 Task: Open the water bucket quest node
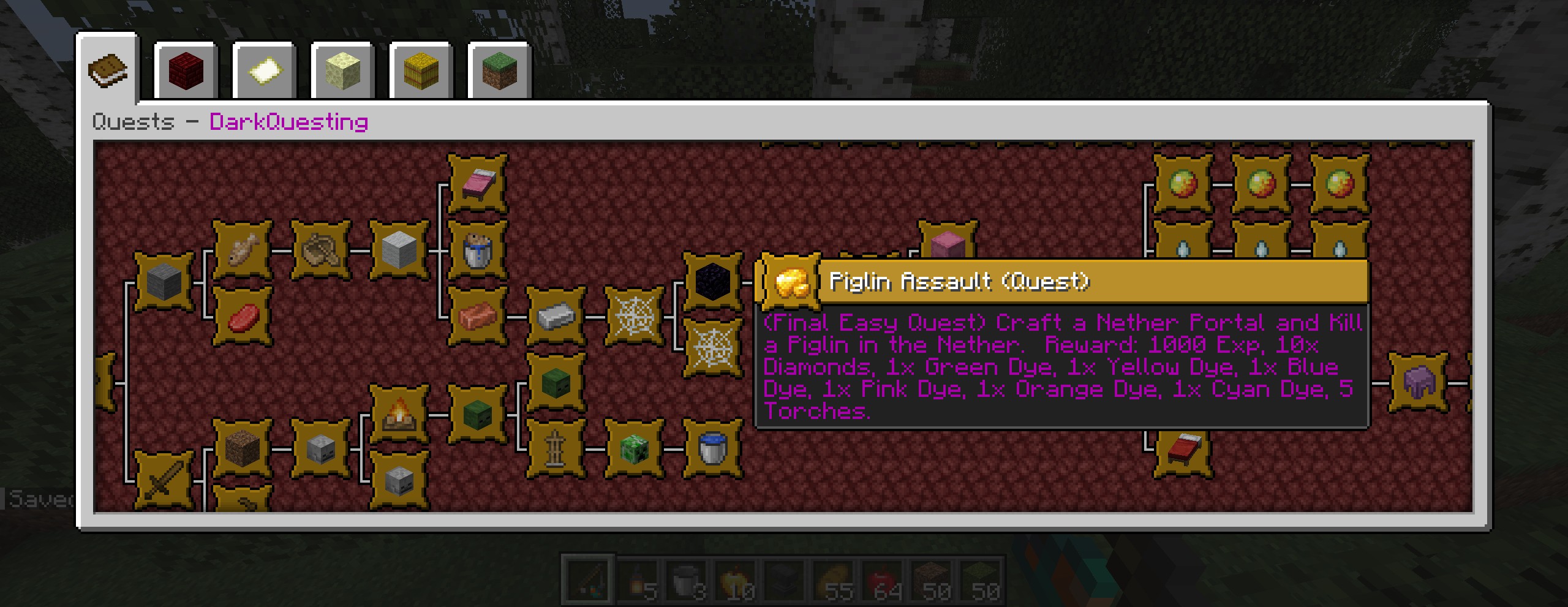[x=712, y=449]
